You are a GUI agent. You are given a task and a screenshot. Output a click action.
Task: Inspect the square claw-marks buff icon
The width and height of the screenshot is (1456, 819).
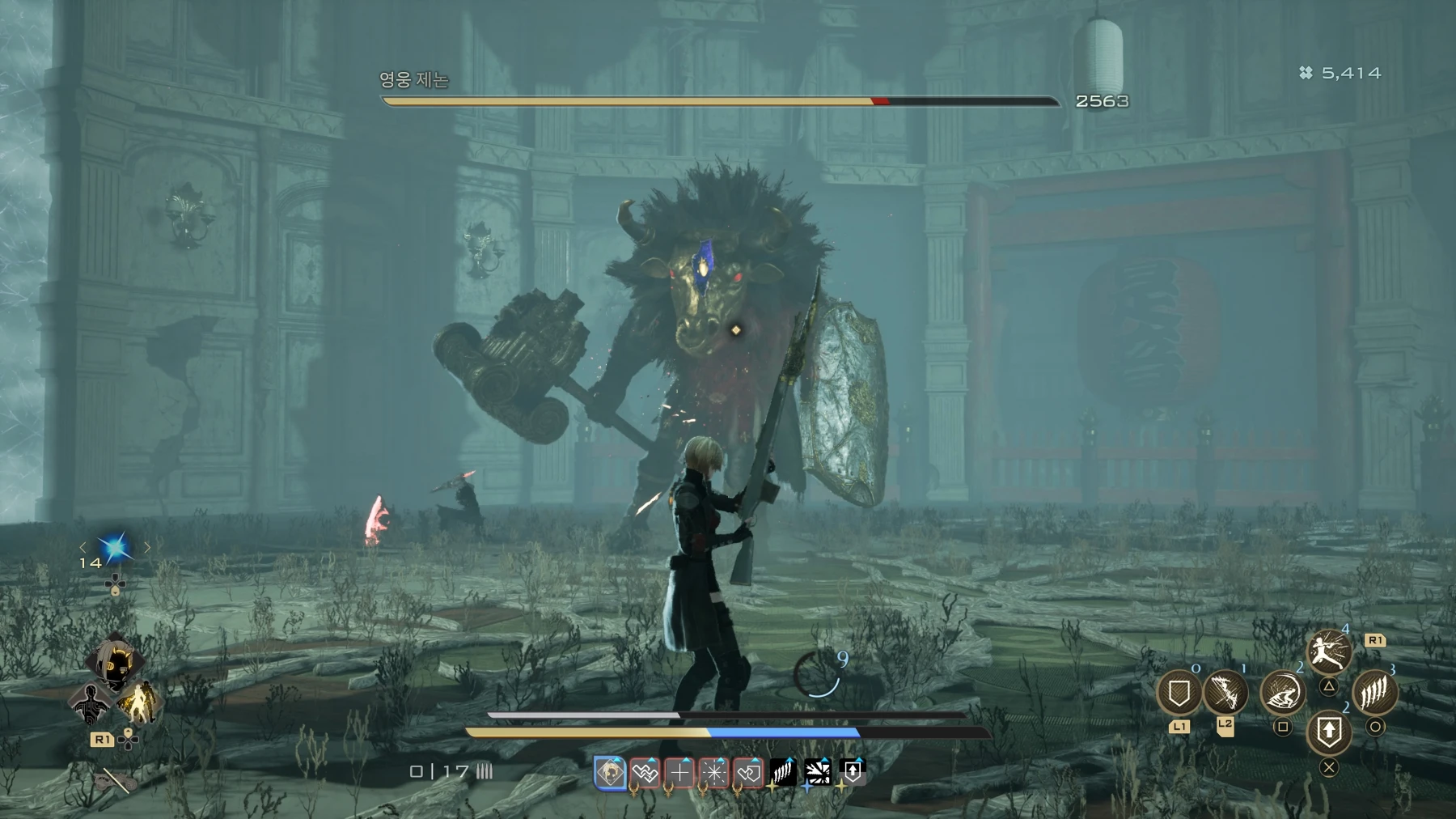click(x=783, y=773)
